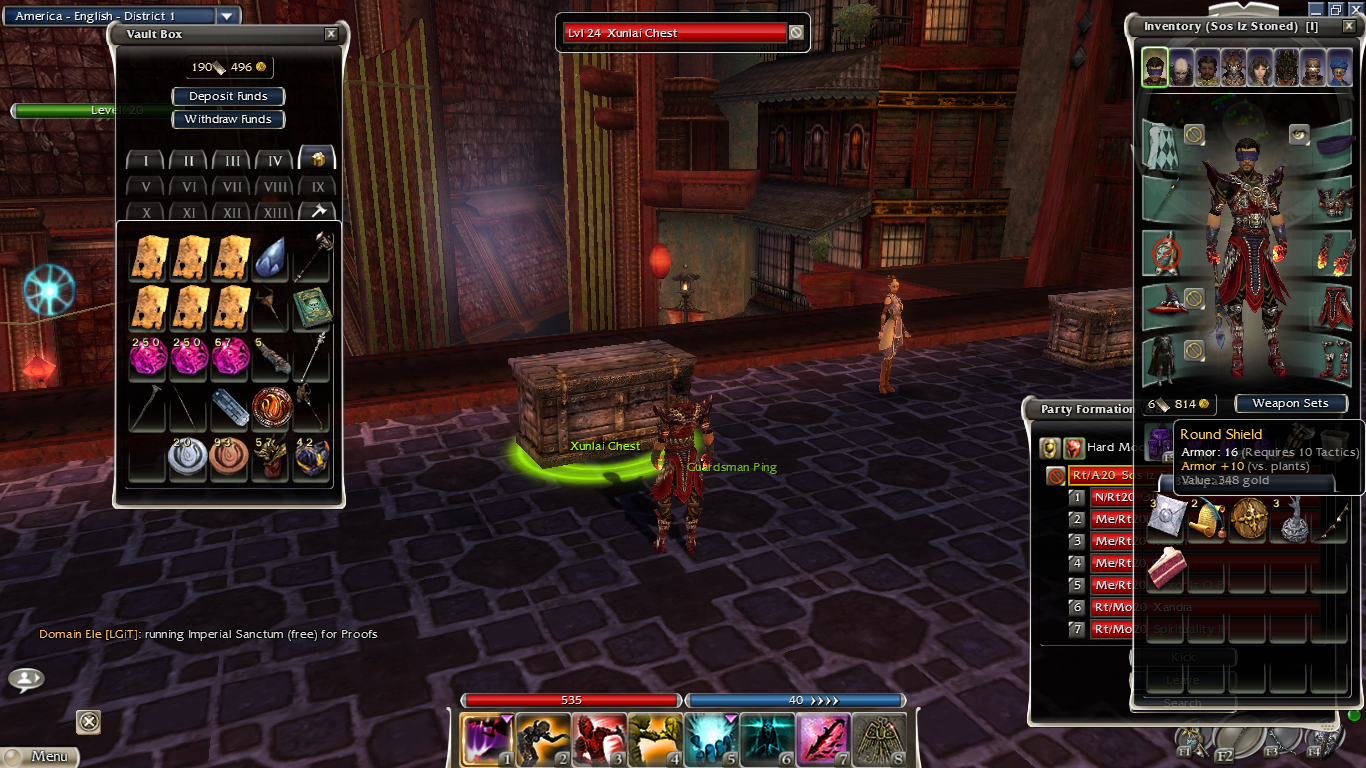Screen dimensions: 1366x768
Task: Click the birthday cake slice item
Action: [1166, 567]
